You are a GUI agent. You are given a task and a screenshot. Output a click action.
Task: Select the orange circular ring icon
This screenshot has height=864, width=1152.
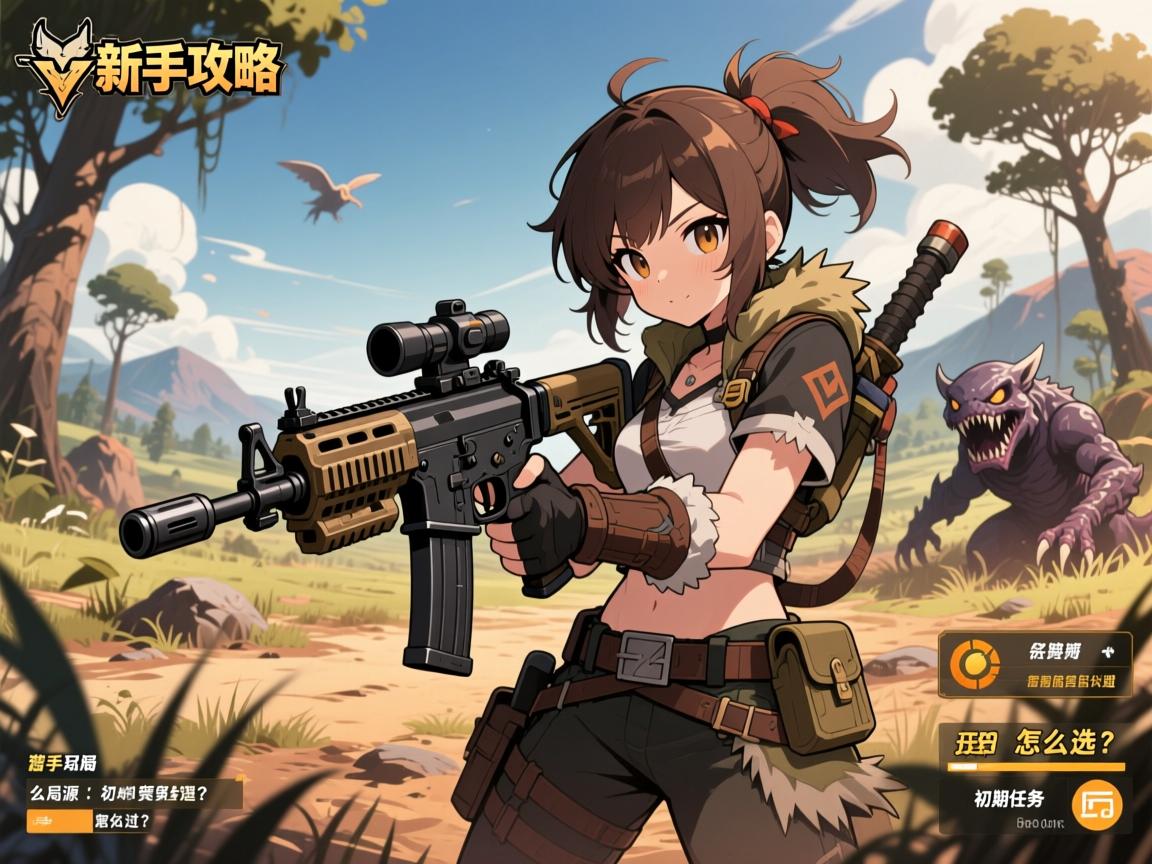[970, 664]
